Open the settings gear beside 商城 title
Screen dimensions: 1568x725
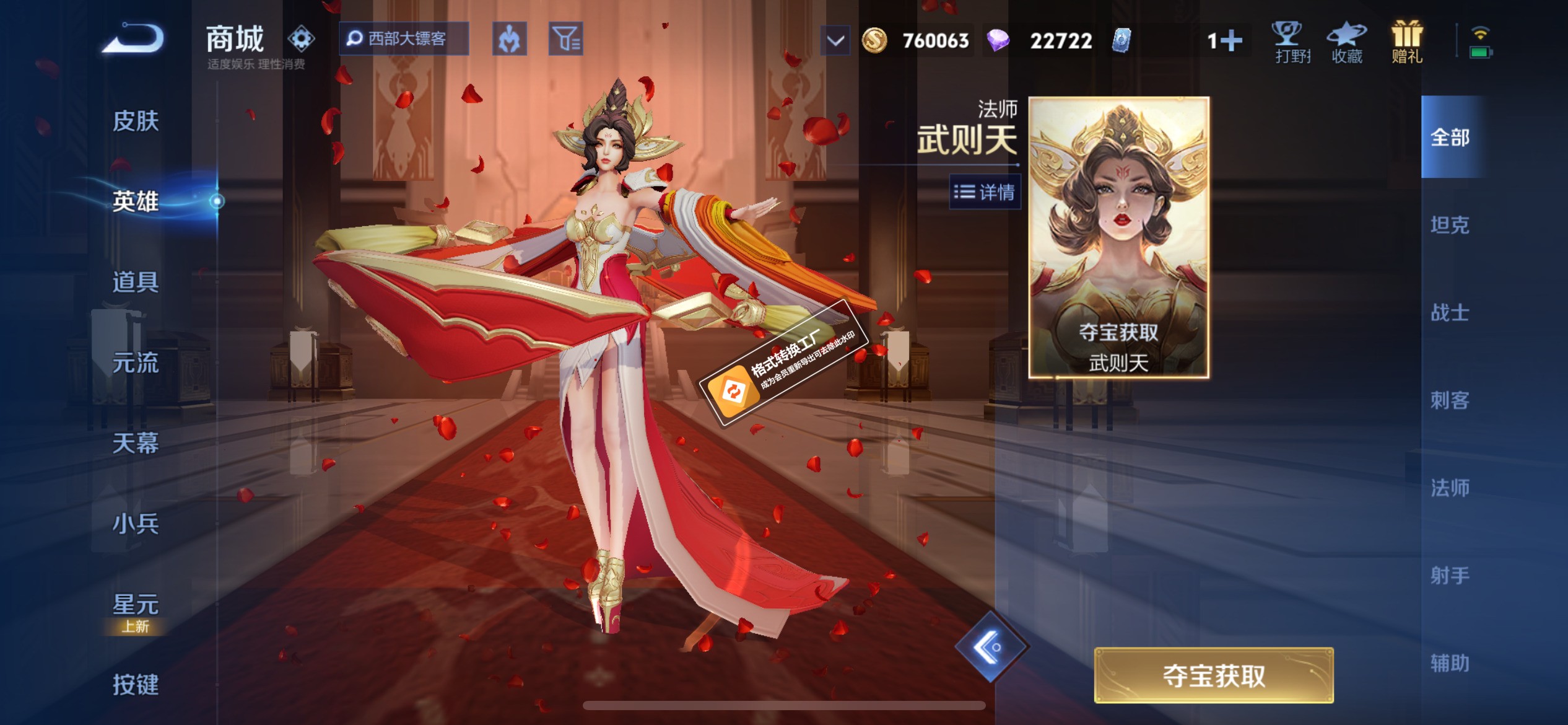coord(300,38)
